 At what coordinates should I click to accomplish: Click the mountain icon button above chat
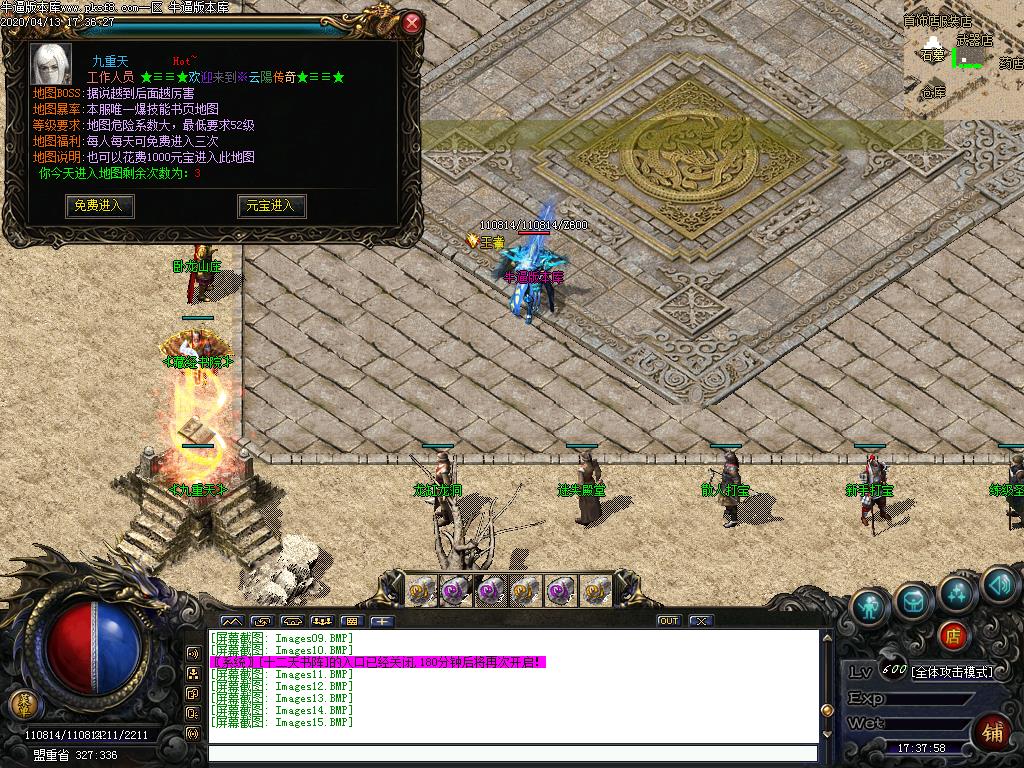[x=230, y=621]
